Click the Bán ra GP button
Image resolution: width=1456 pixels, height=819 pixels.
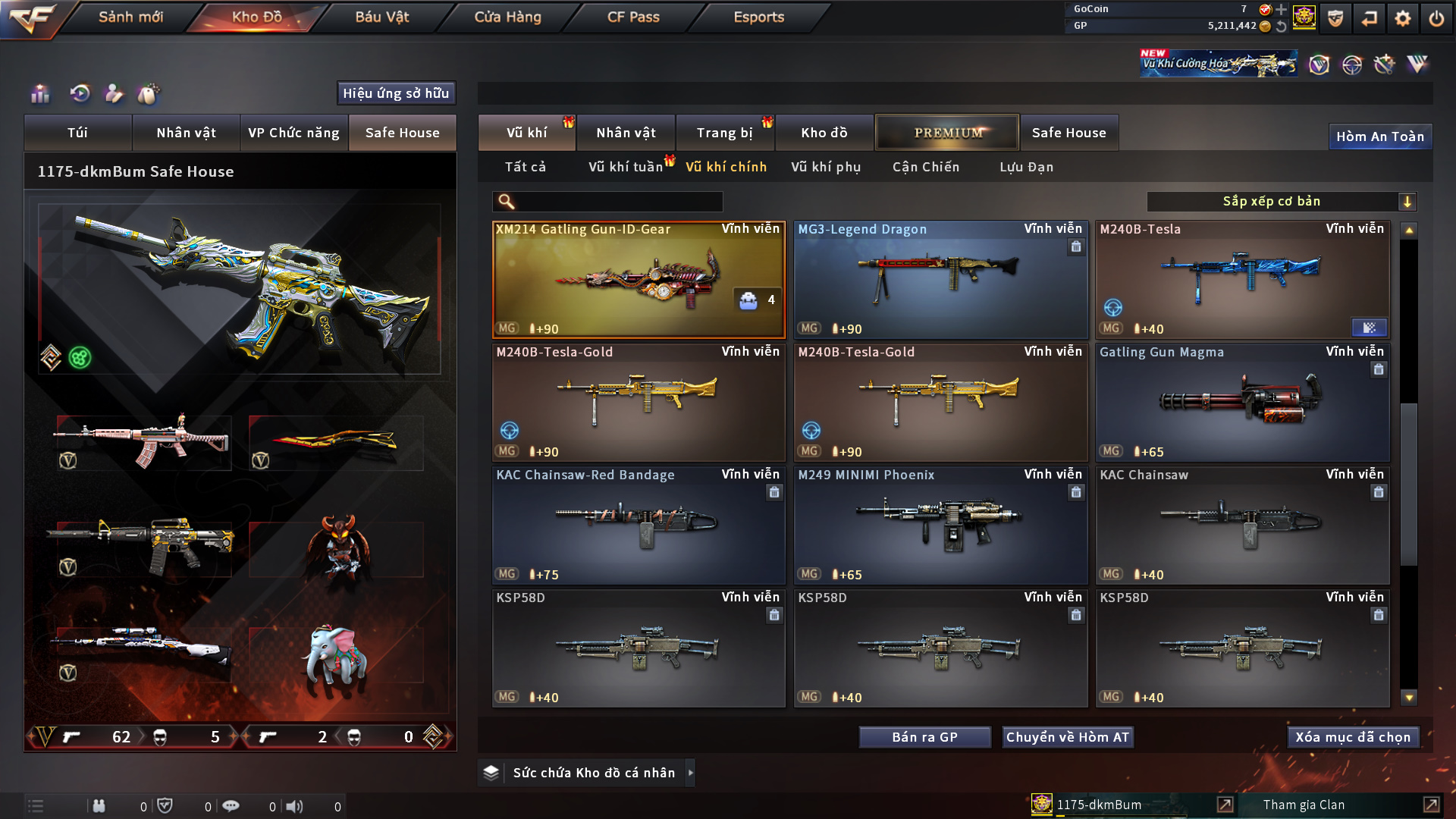(924, 737)
